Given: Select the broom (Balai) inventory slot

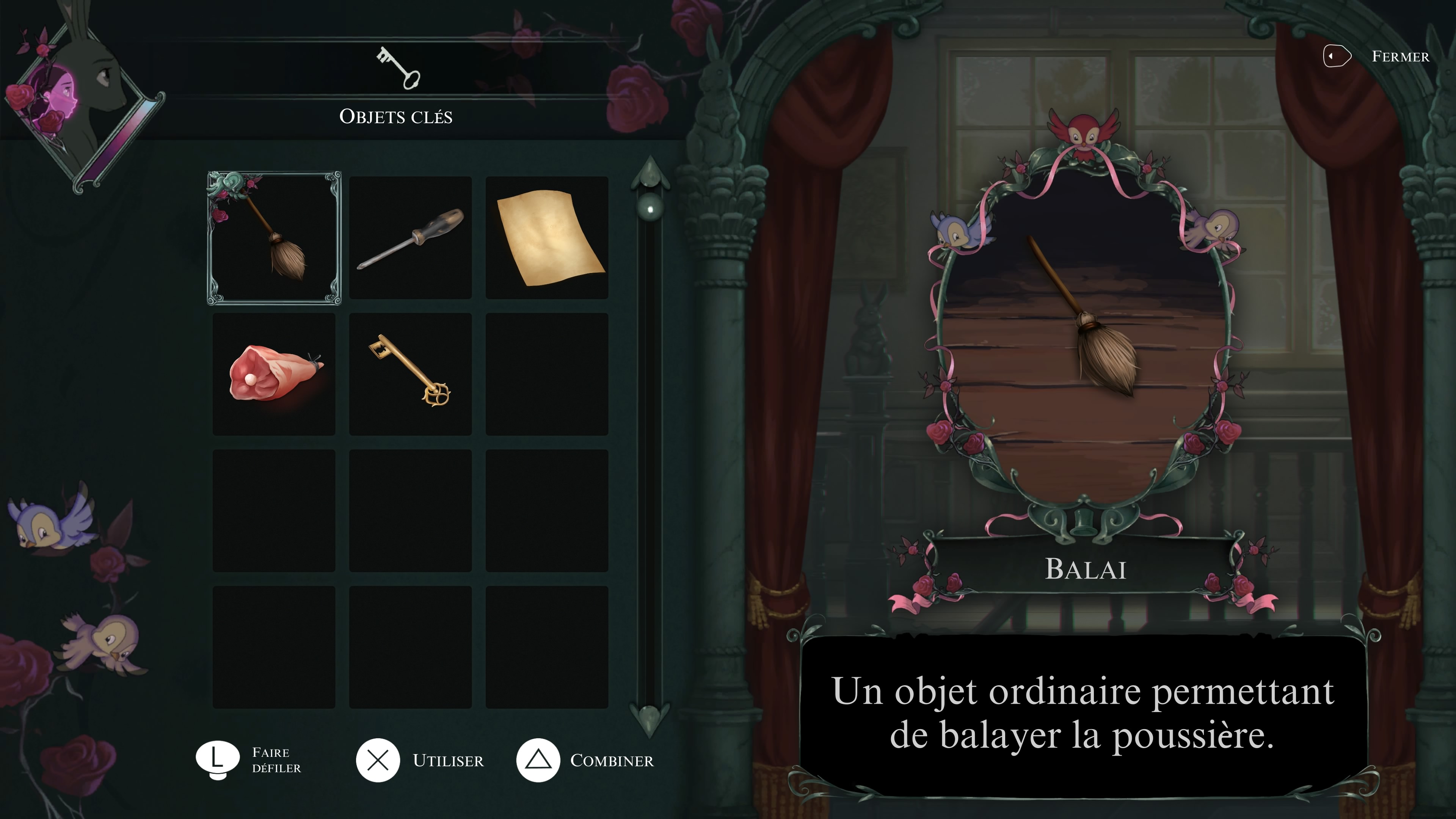Looking at the screenshot, I should [274, 237].
